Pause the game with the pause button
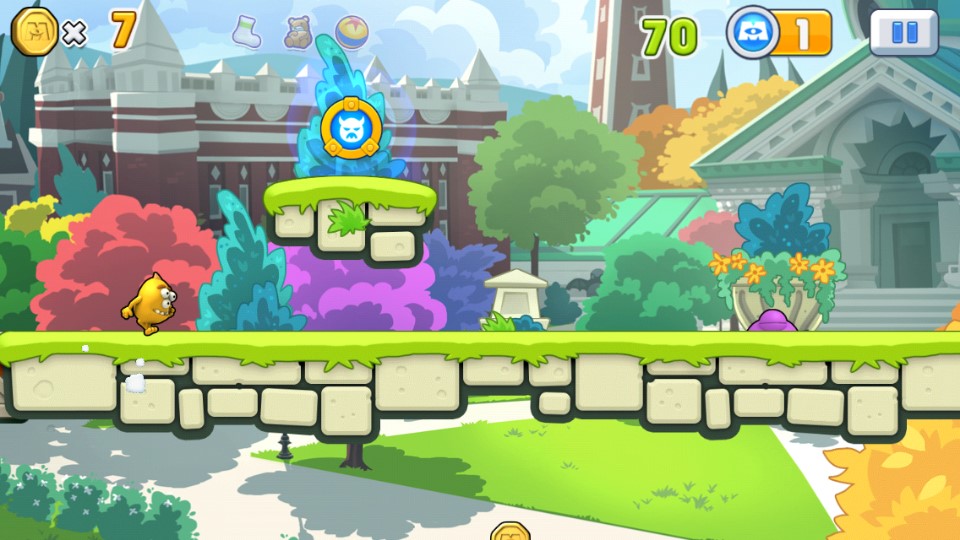 tap(904, 33)
